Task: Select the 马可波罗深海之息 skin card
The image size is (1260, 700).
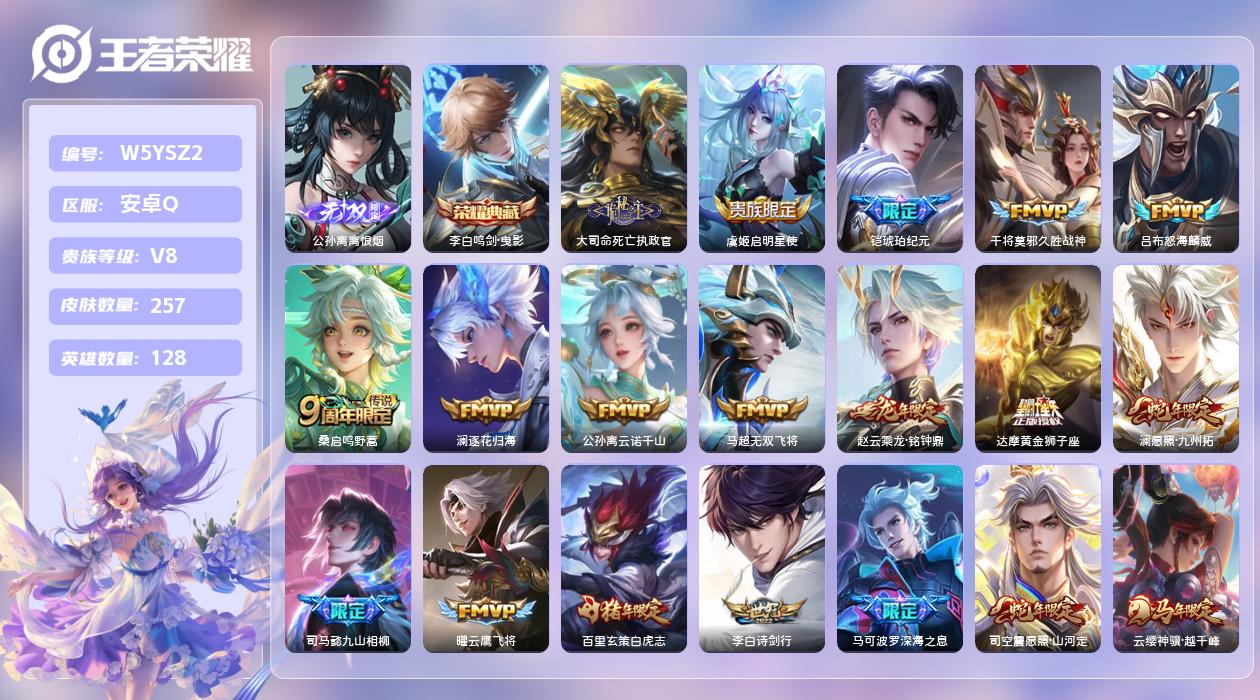Action: click(900, 558)
